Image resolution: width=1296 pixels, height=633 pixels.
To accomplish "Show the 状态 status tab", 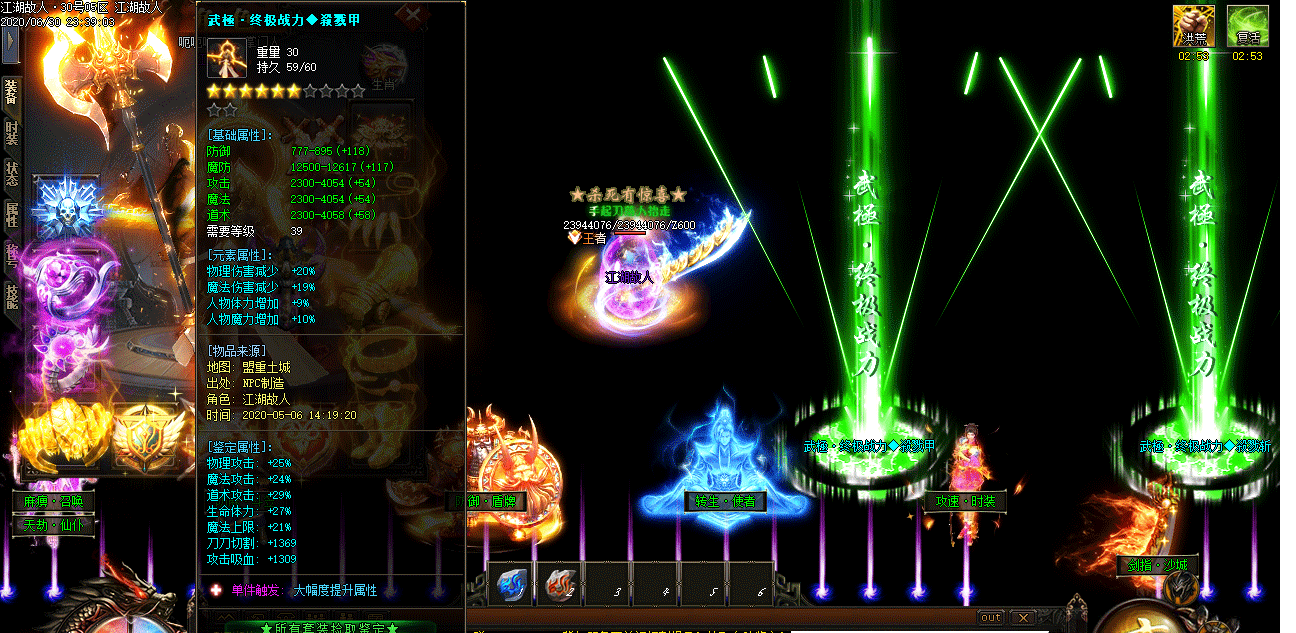I will 11,174.
